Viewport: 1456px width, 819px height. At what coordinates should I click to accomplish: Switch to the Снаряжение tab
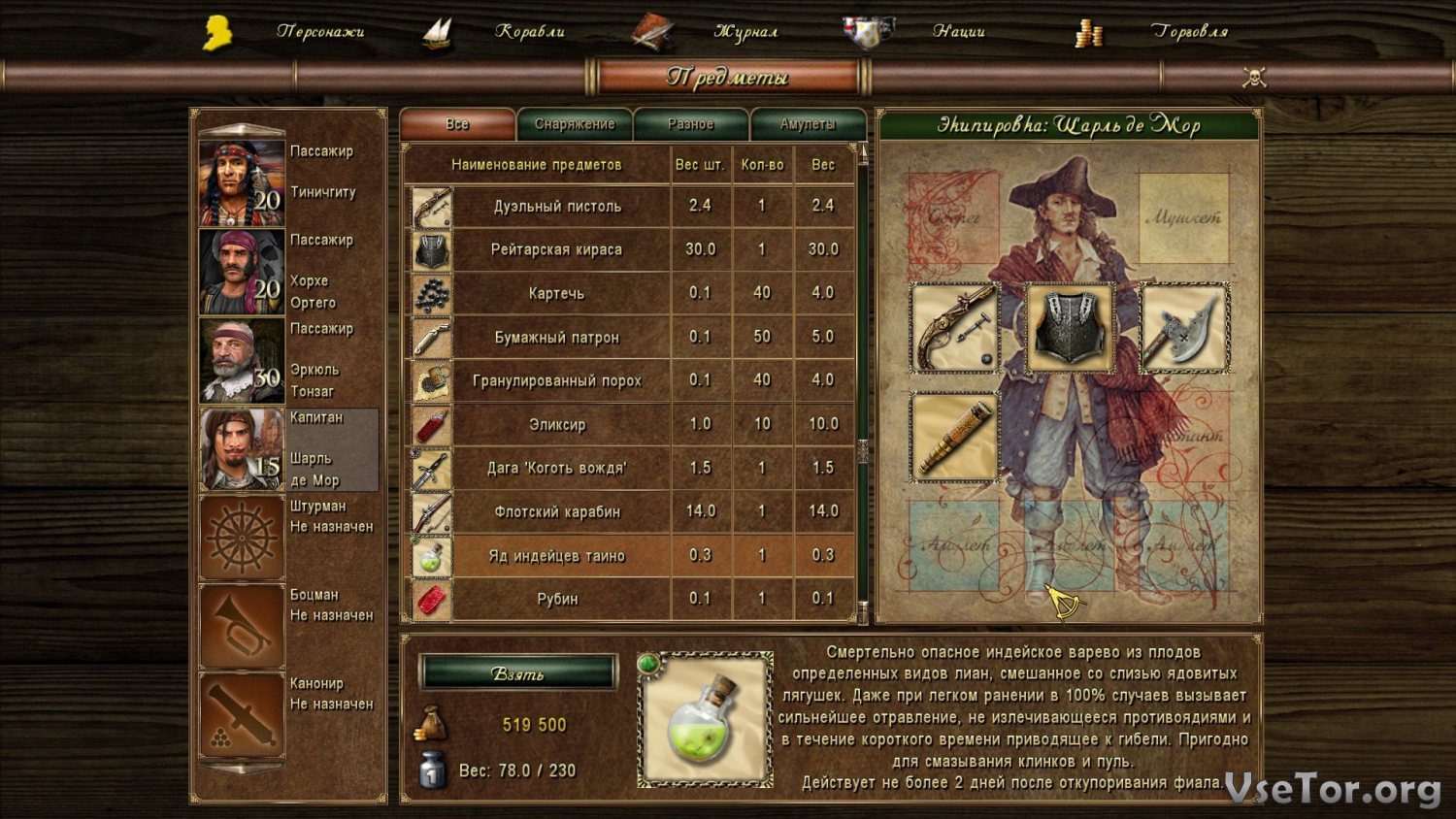(x=575, y=124)
